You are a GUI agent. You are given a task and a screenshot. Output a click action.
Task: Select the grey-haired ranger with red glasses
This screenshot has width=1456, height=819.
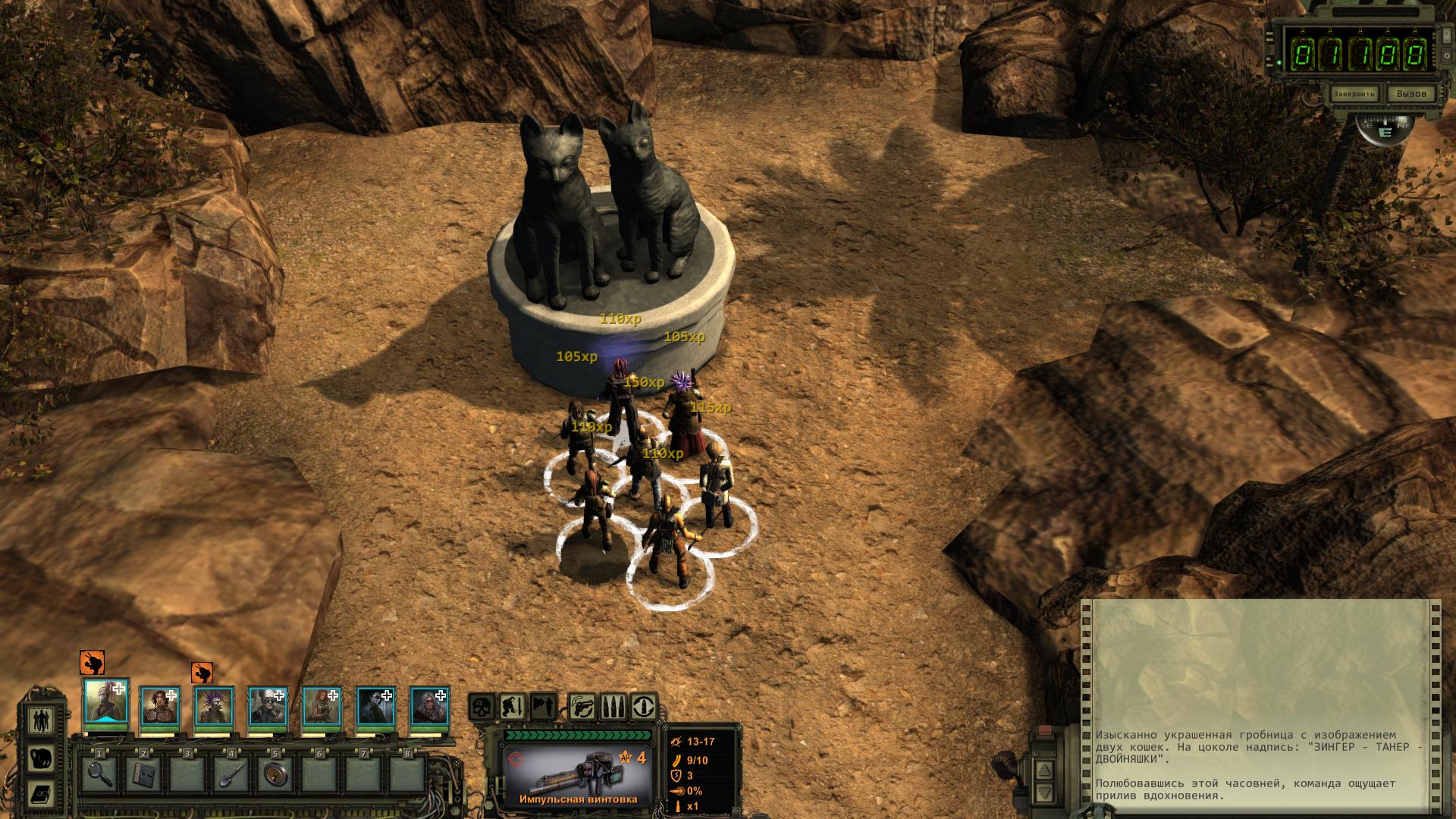point(429,708)
